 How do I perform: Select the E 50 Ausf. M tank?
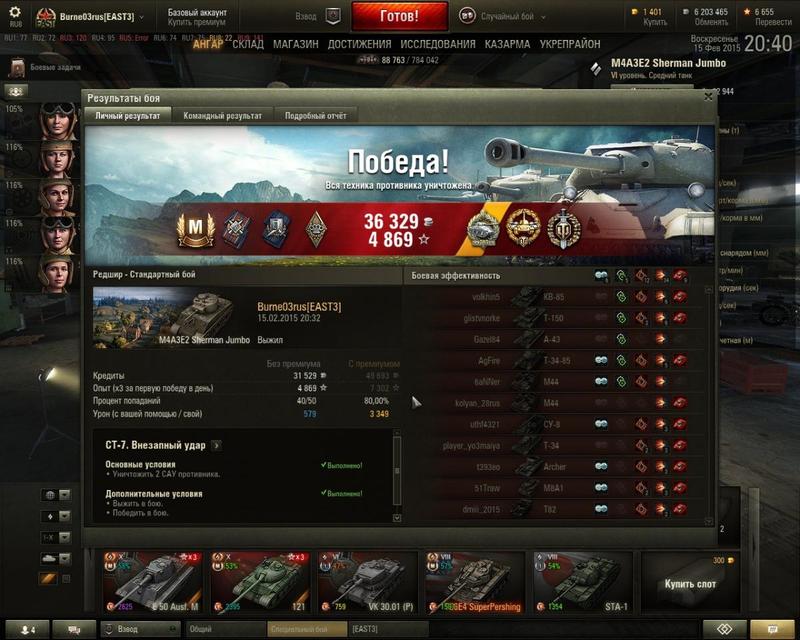click(152, 581)
